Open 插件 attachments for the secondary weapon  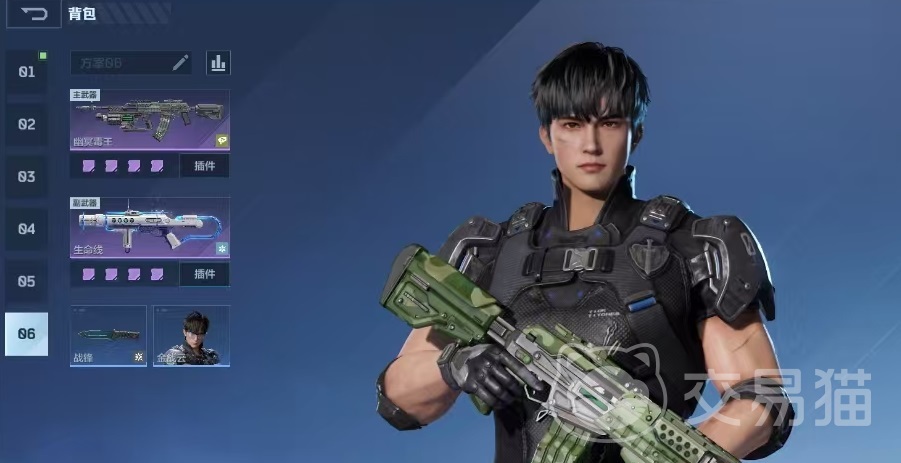204,274
